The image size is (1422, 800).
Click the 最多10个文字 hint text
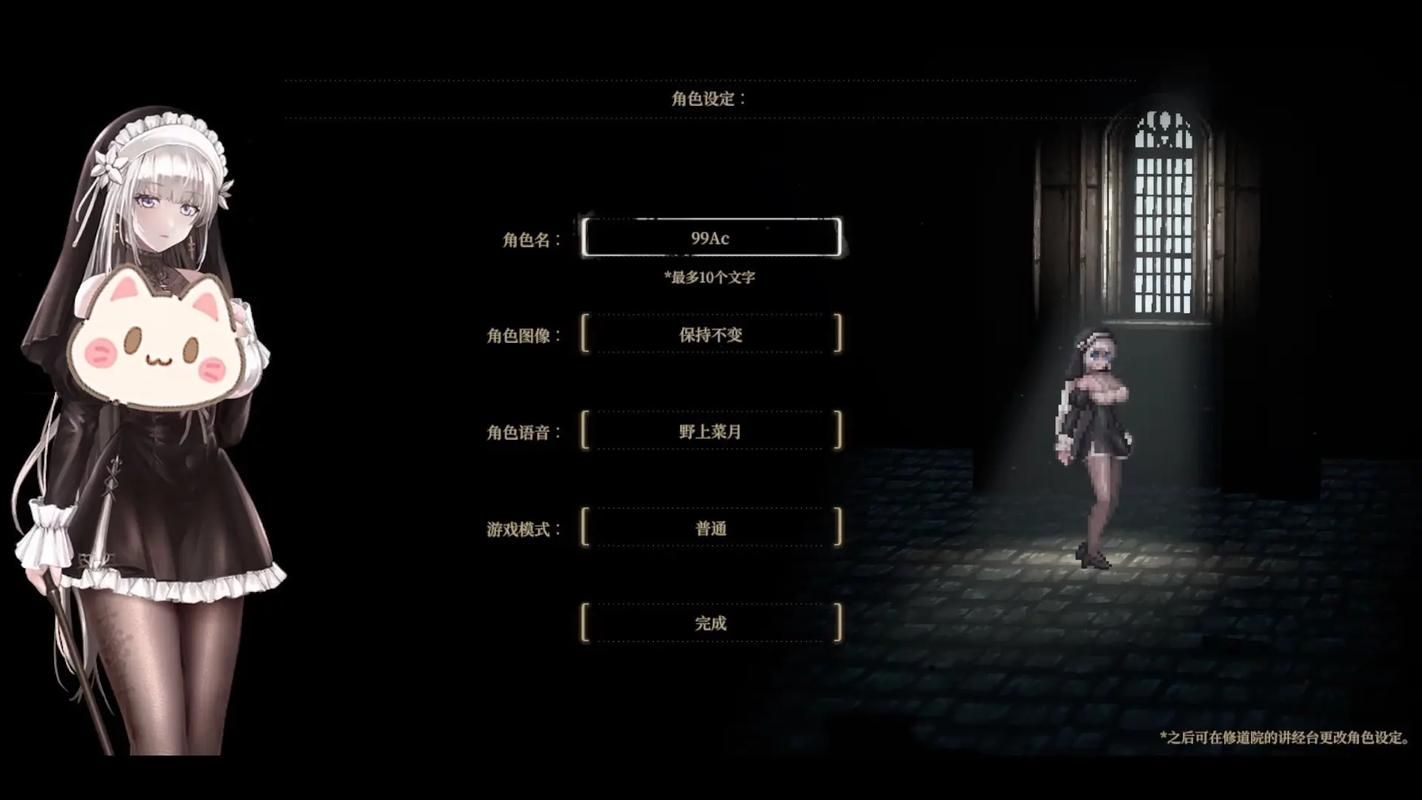(711, 276)
